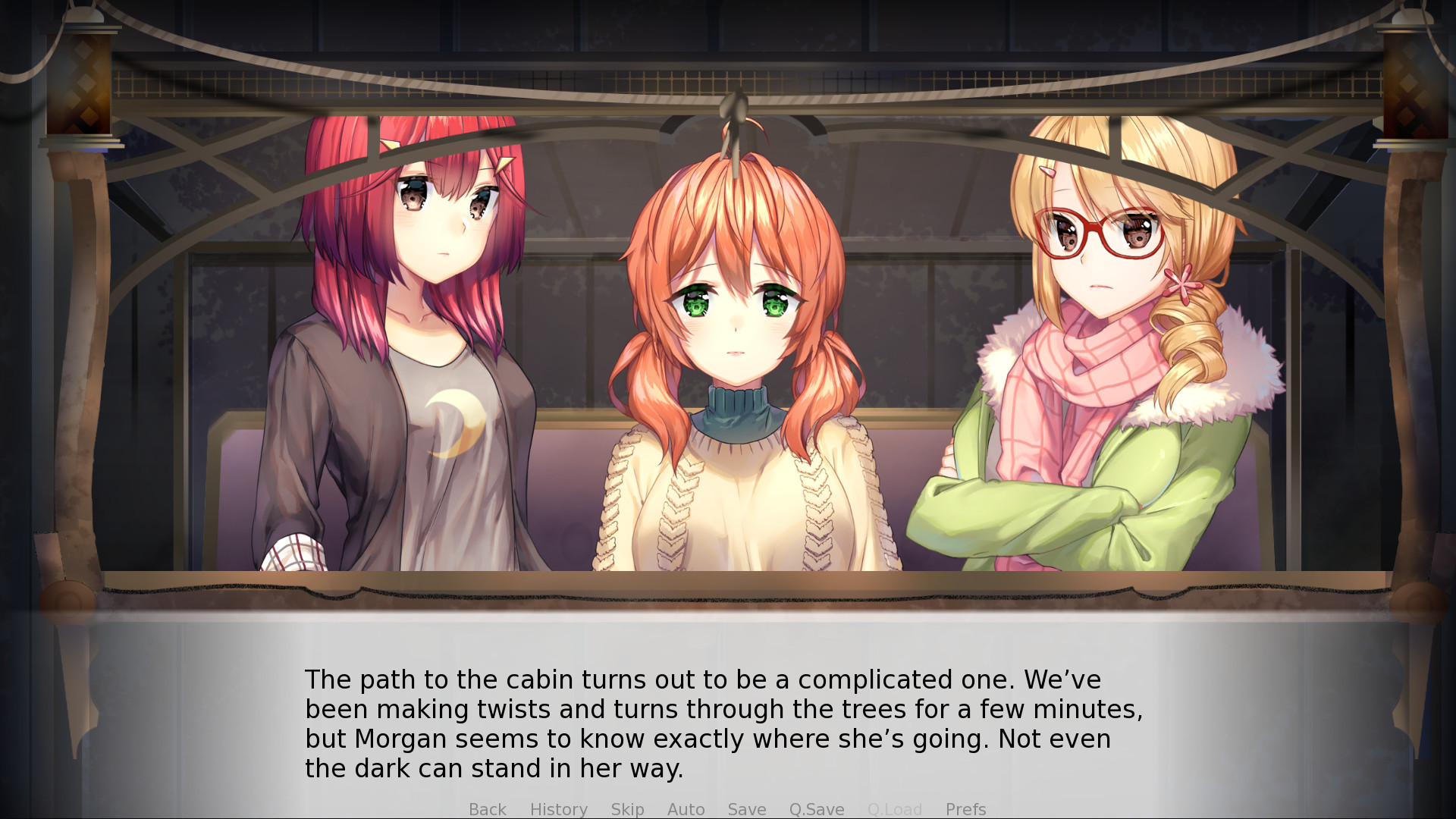The image size is (1456, 819).
Task: Go Back to the previous line
Action: (488, 809)
